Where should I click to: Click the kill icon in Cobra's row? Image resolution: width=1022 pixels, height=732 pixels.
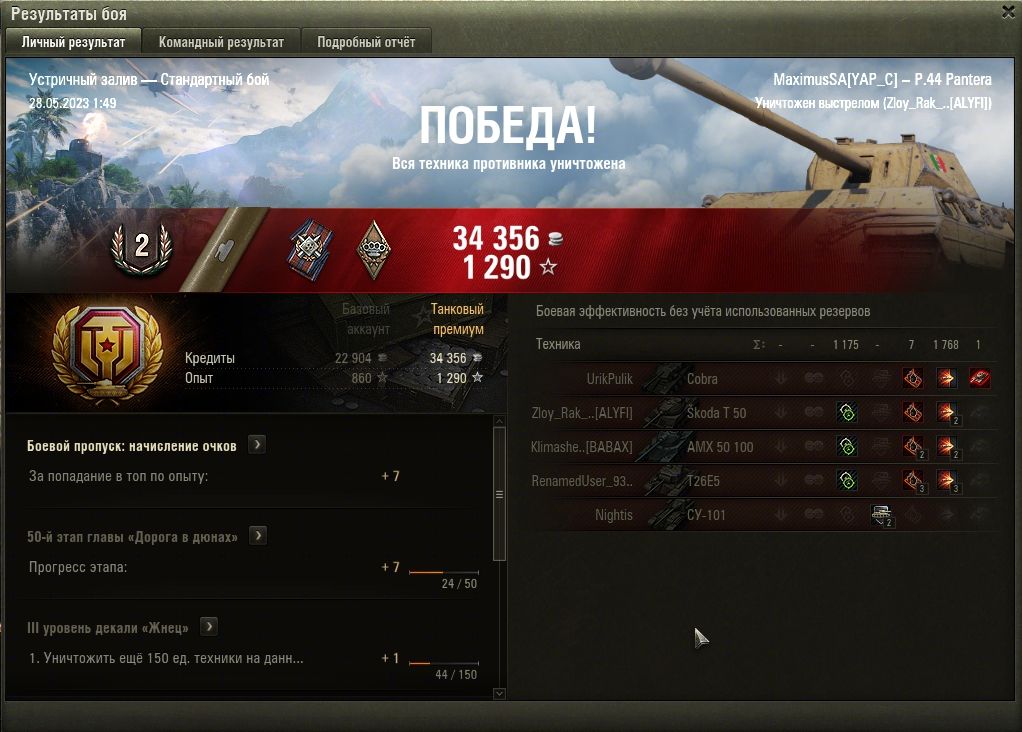979,379
